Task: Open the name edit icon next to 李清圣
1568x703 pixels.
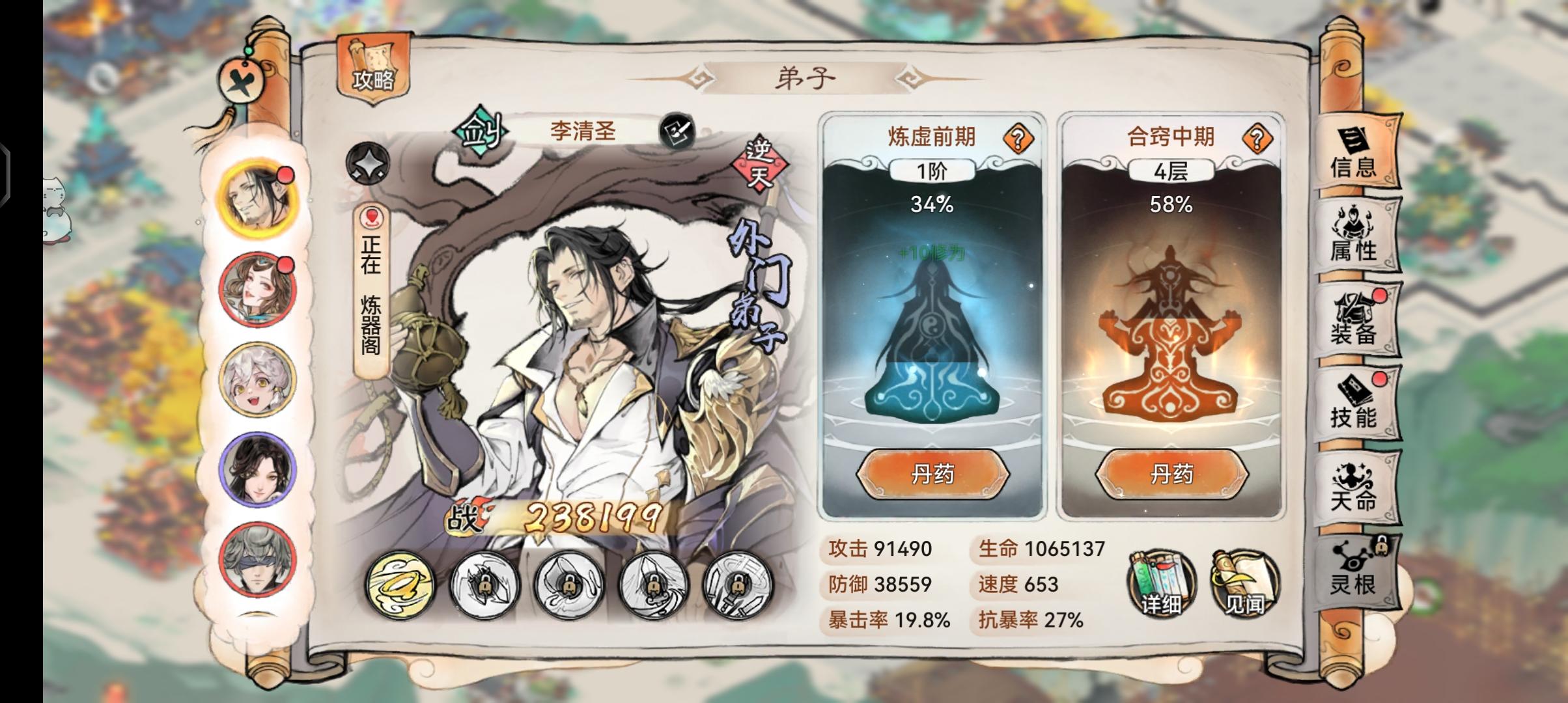Action: tap(674, 130)
